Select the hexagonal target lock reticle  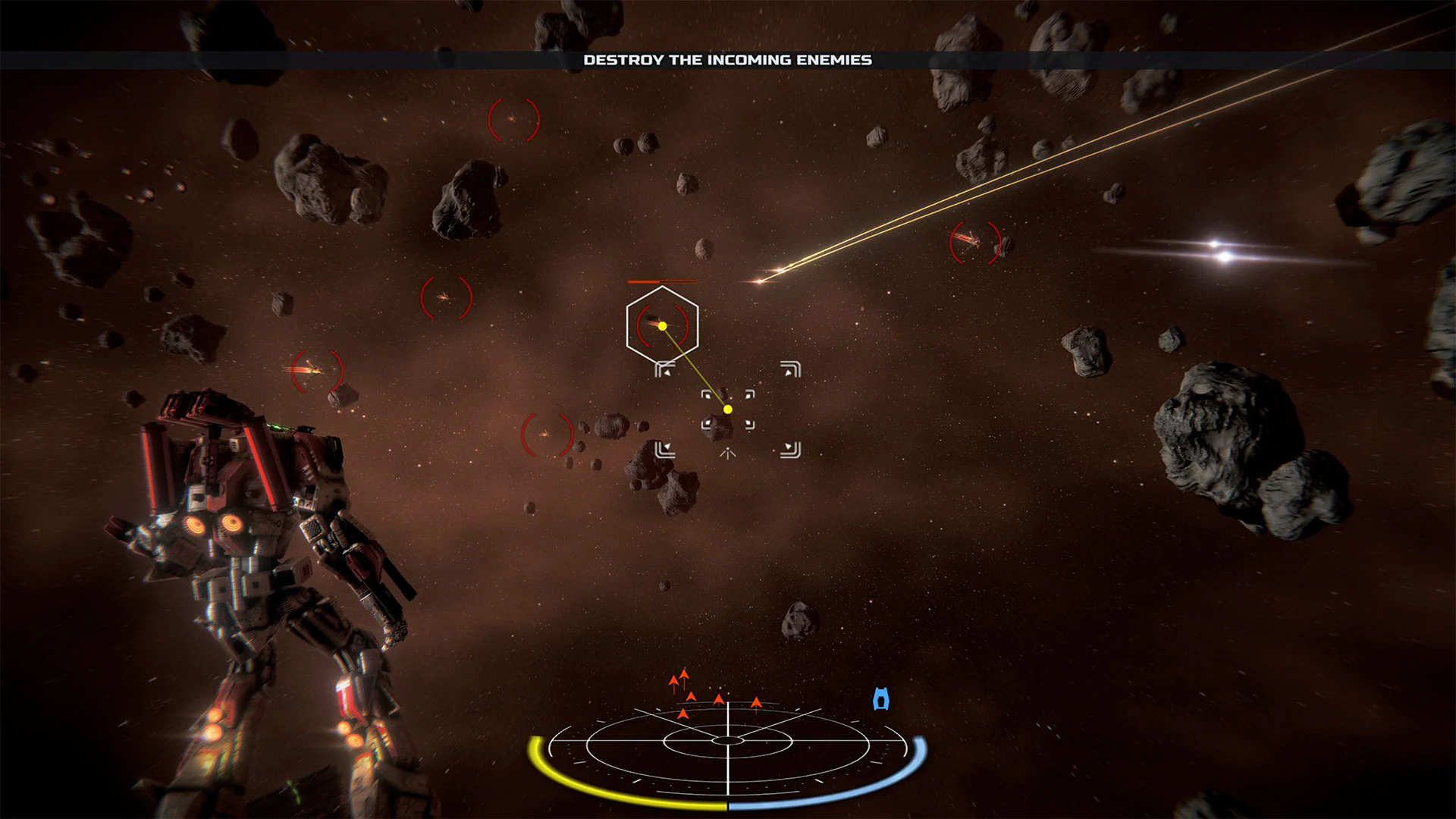[662, 325]
